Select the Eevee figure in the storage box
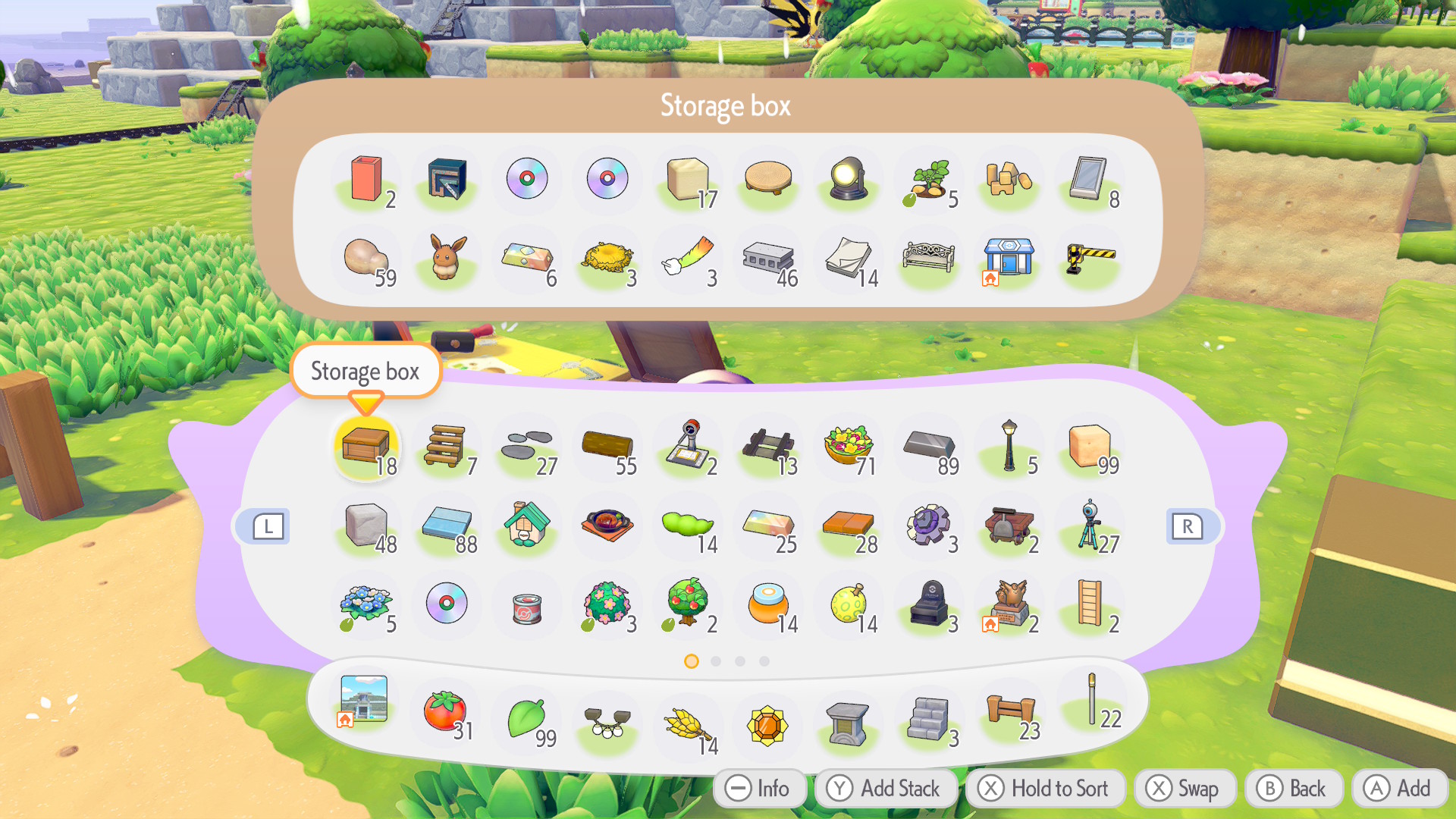 coord(447,258)
